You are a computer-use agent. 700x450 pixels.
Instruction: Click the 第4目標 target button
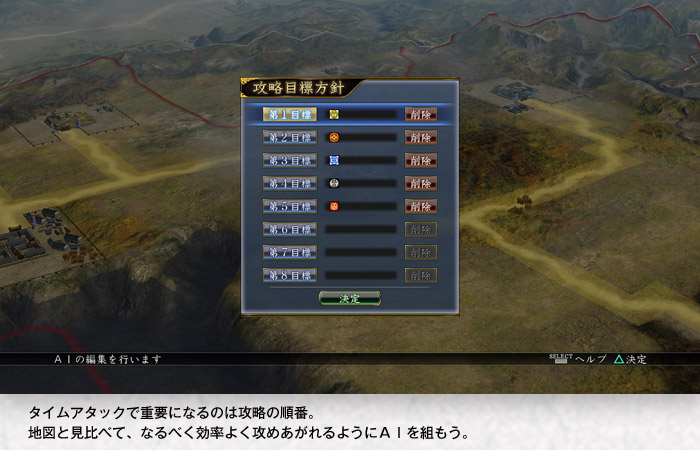point(290,183)
